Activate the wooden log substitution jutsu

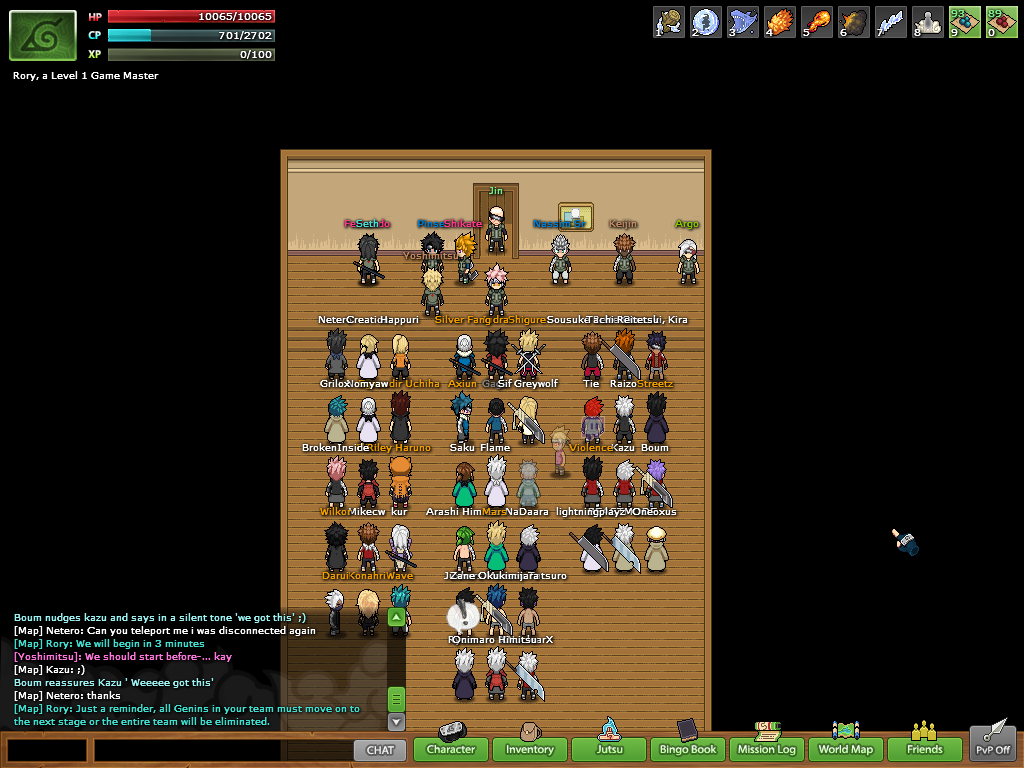[x=669, y=22]
